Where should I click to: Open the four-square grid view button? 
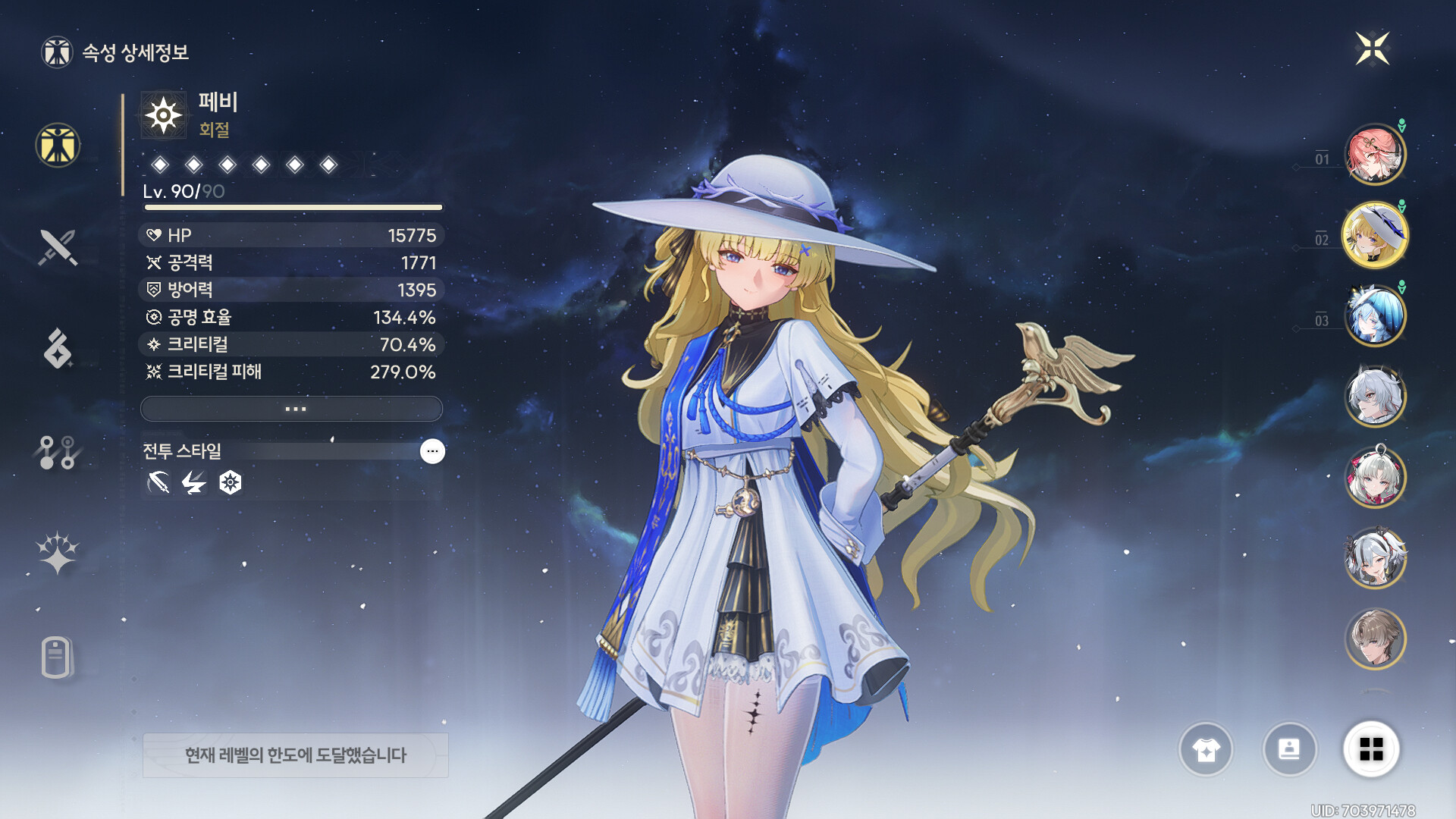click(x=1371, y=750)
